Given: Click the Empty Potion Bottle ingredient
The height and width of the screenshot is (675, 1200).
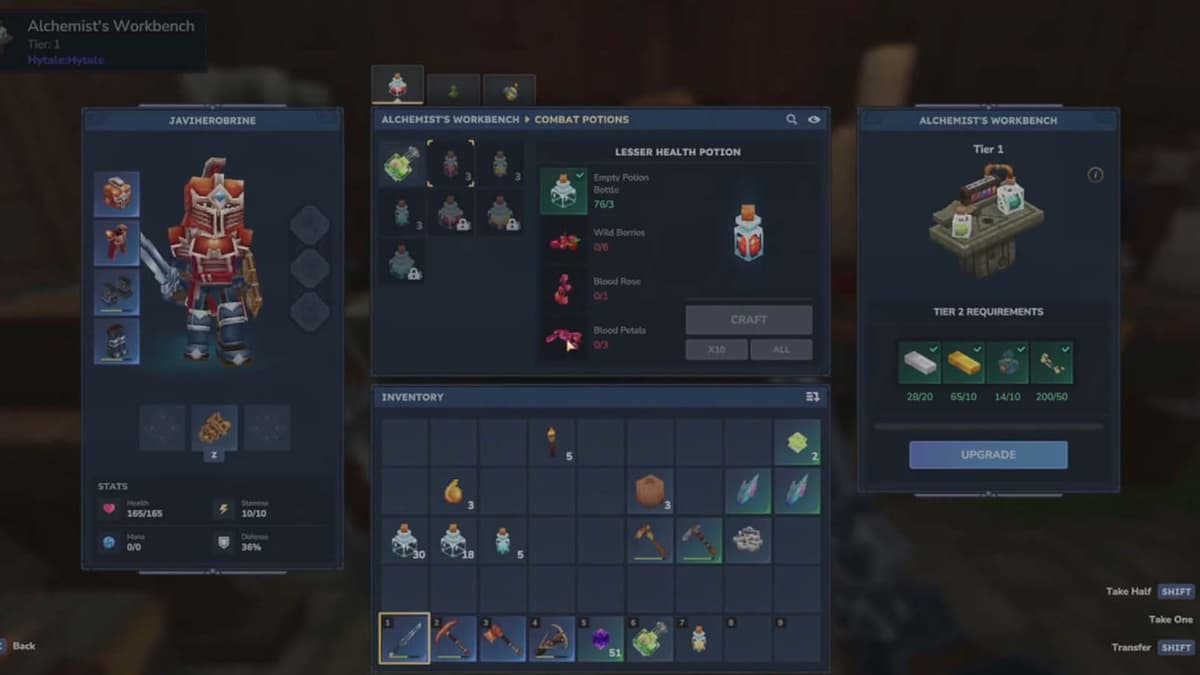Looking at the screenshot, I should tap(563, 190).
